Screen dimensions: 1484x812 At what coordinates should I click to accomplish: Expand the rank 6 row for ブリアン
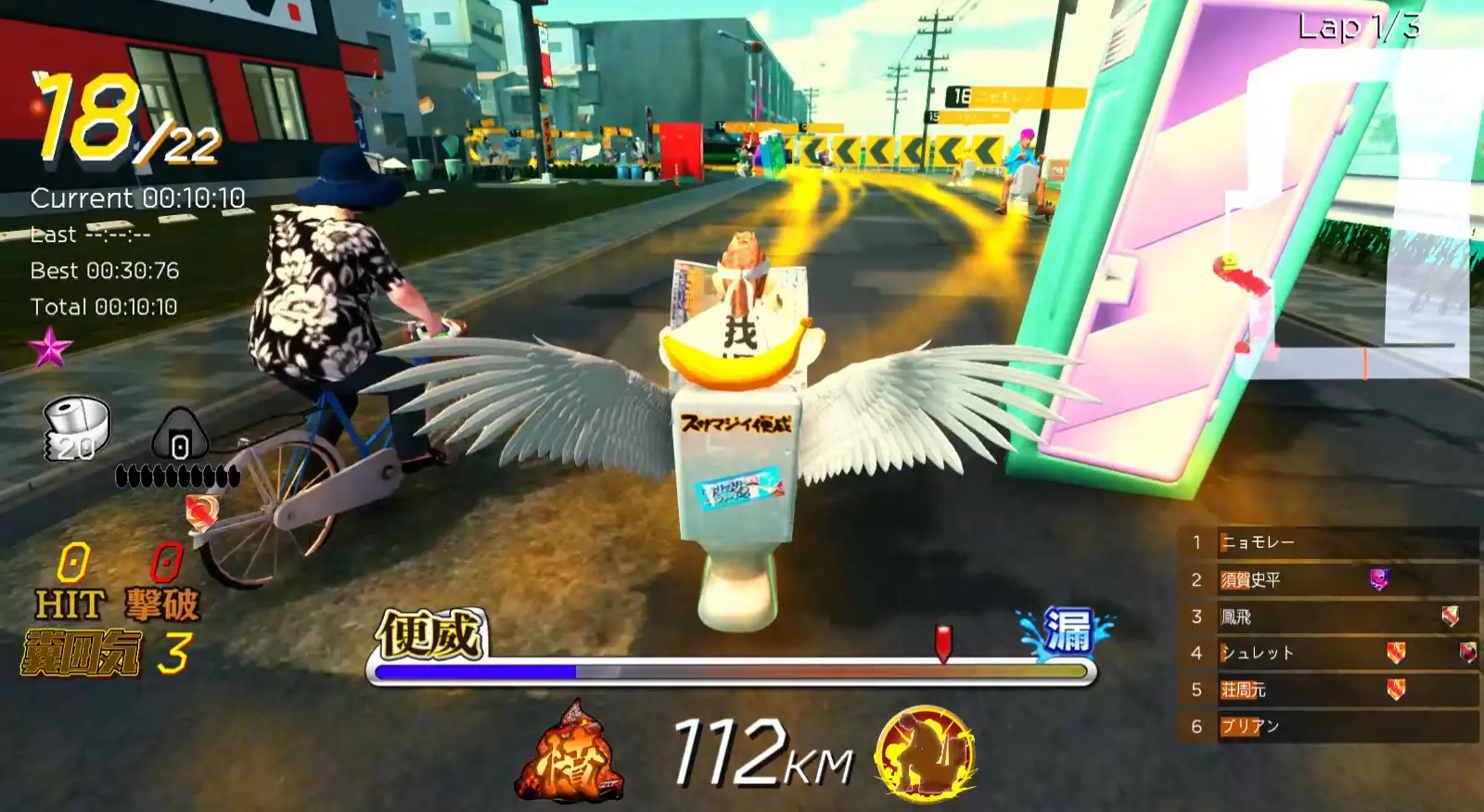[1252, 727]
